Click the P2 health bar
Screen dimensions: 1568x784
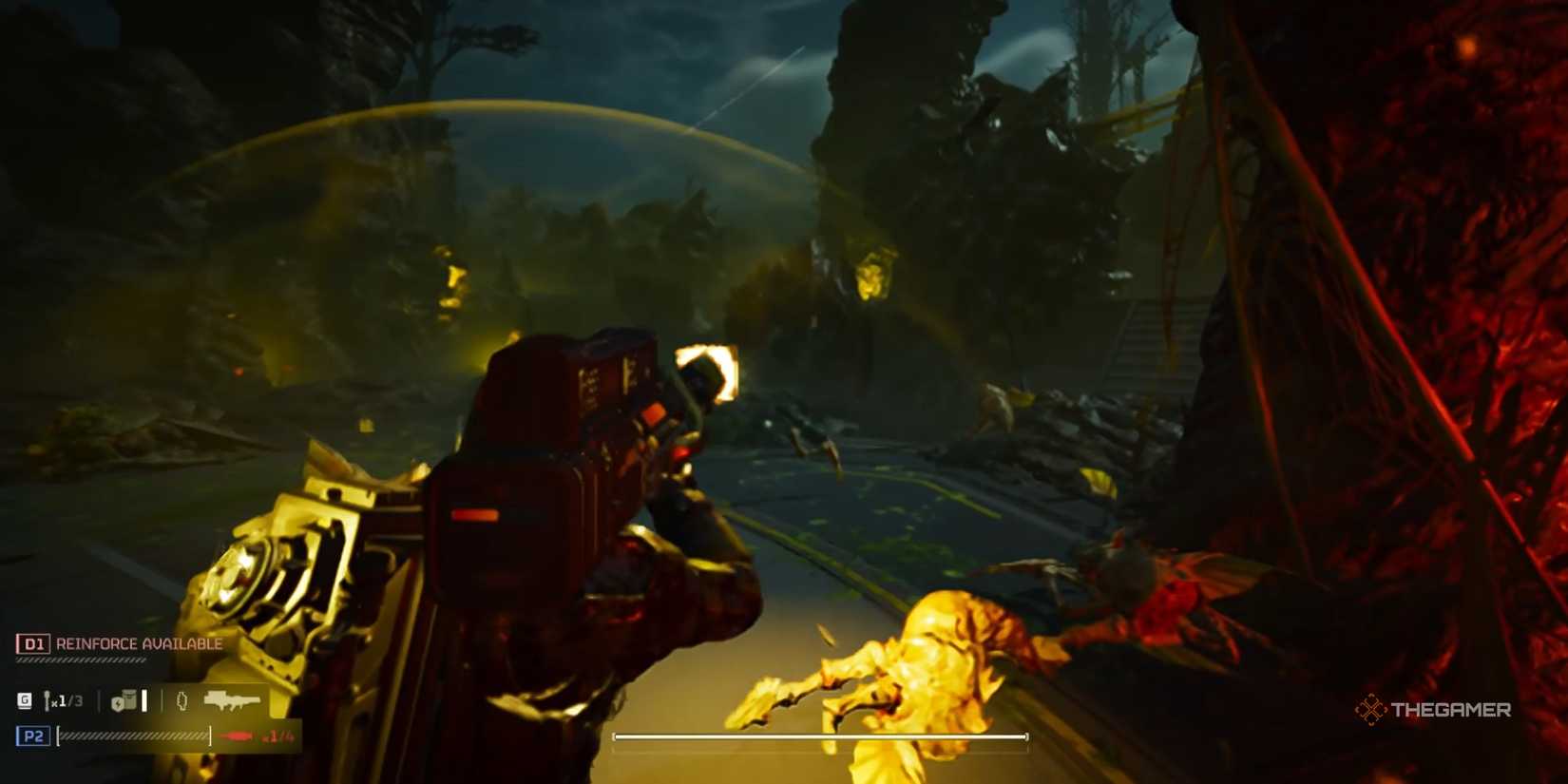point(133,735)
